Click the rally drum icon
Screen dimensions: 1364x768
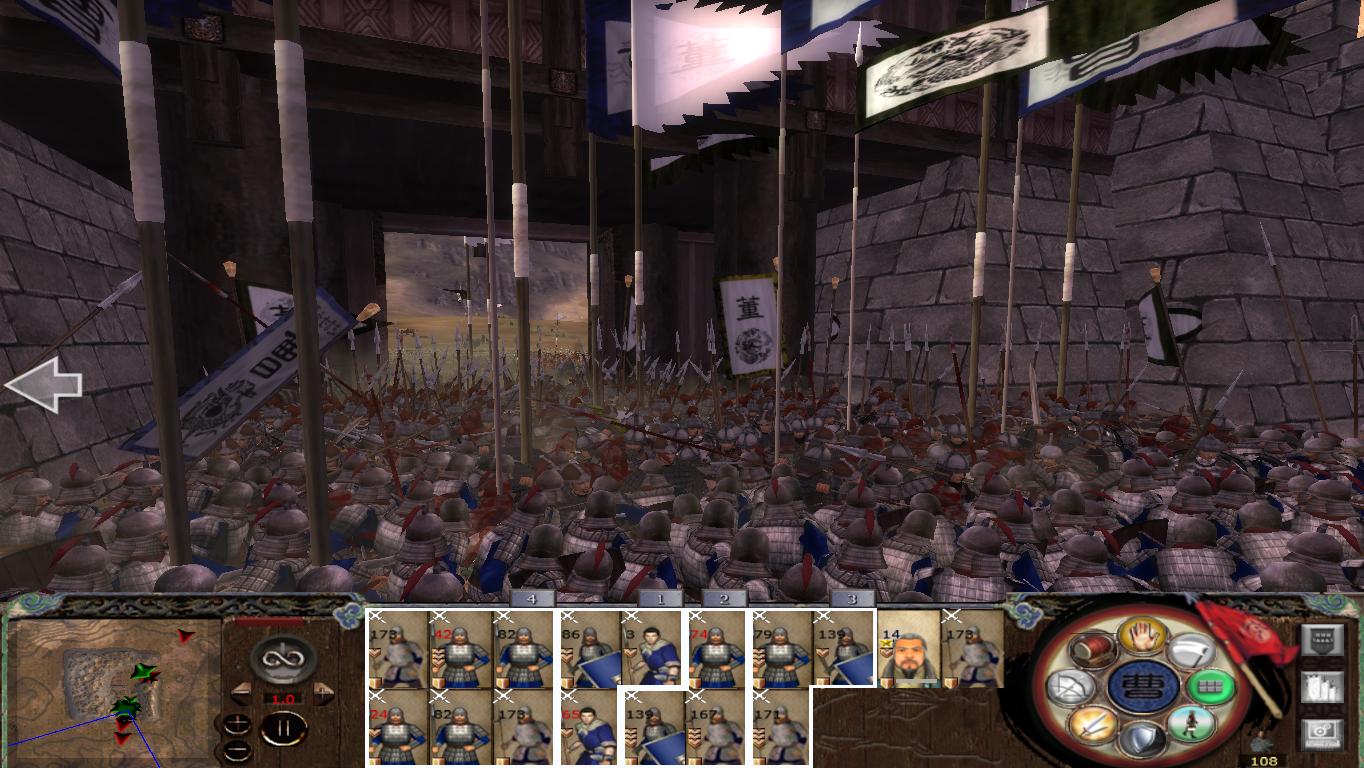(x=1091, y=650)
